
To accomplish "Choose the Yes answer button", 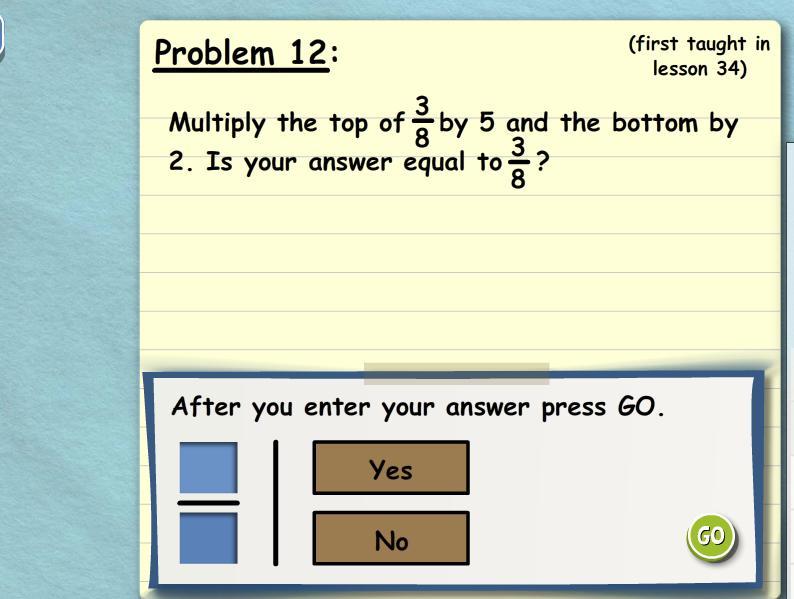I will coord(391,468).
